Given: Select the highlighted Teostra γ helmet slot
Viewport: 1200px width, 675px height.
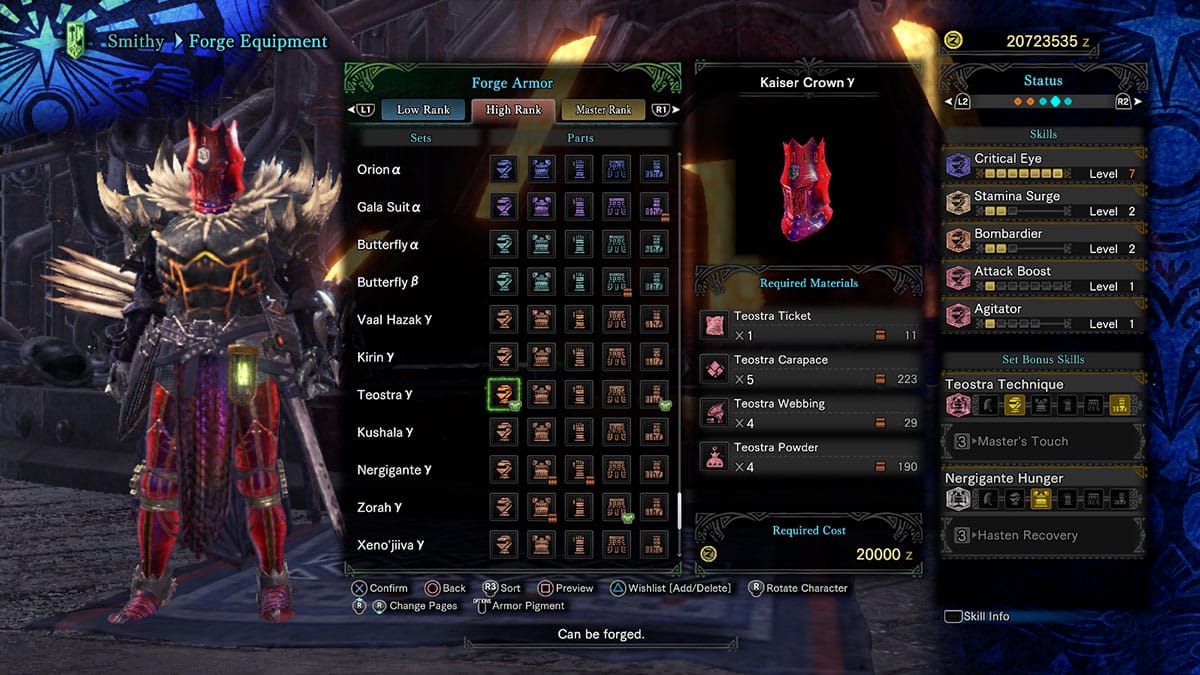Looking at the screenshot, I should [504, 395].
